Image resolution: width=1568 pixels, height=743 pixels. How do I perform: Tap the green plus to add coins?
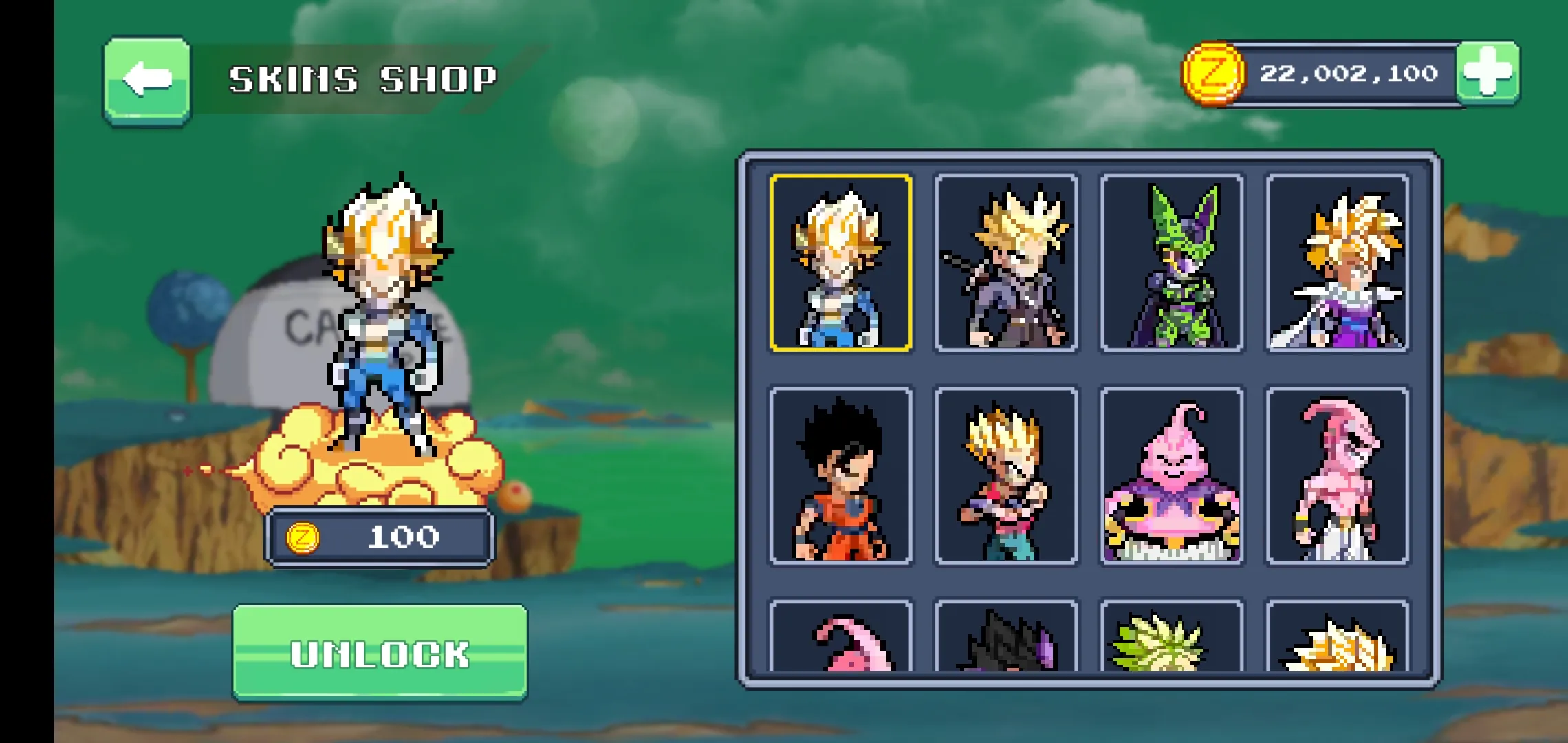click(x=1488, y=73)
